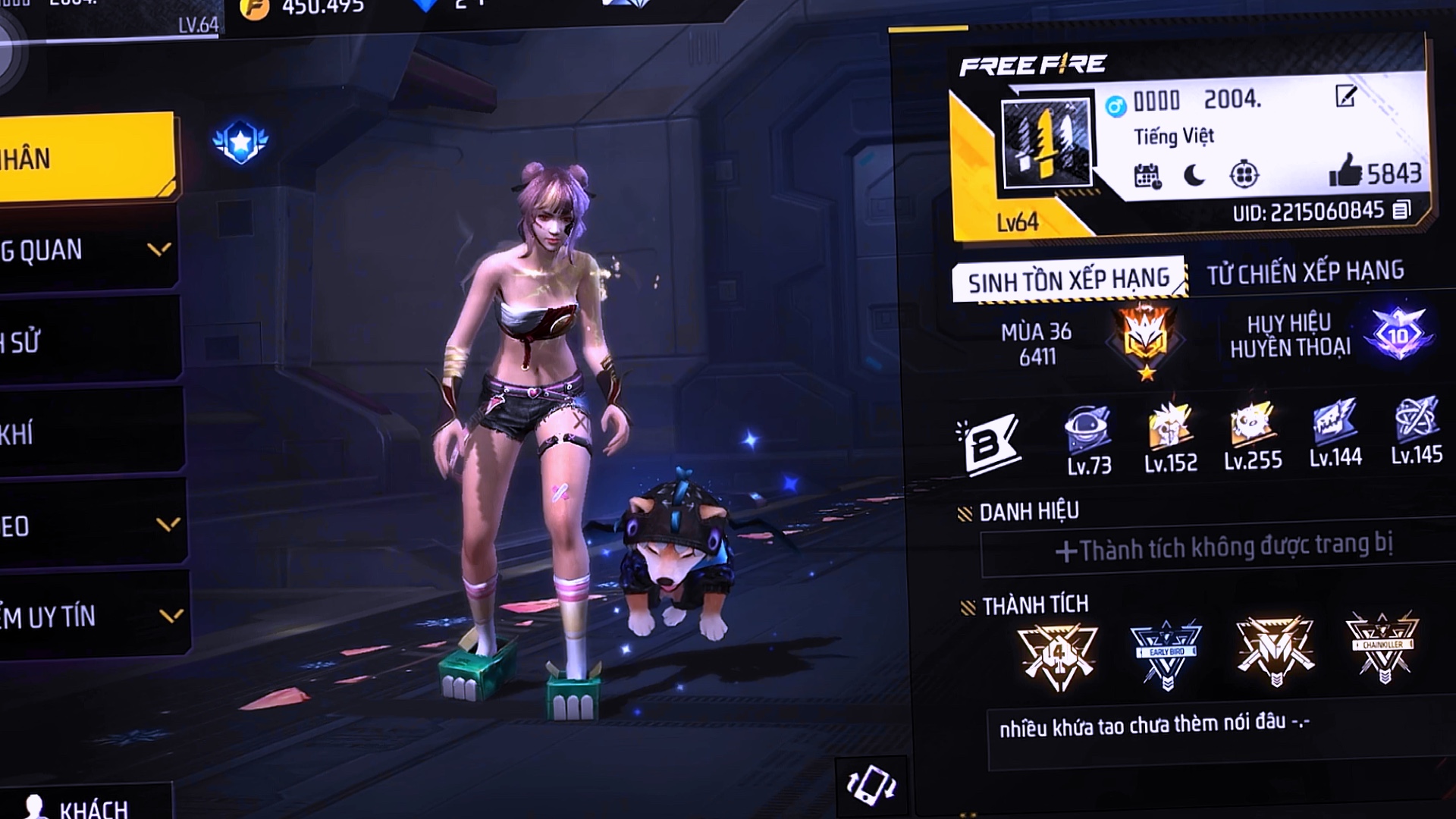Click the blue star rank emblem

pyautogui.click(x=240, y=142)
